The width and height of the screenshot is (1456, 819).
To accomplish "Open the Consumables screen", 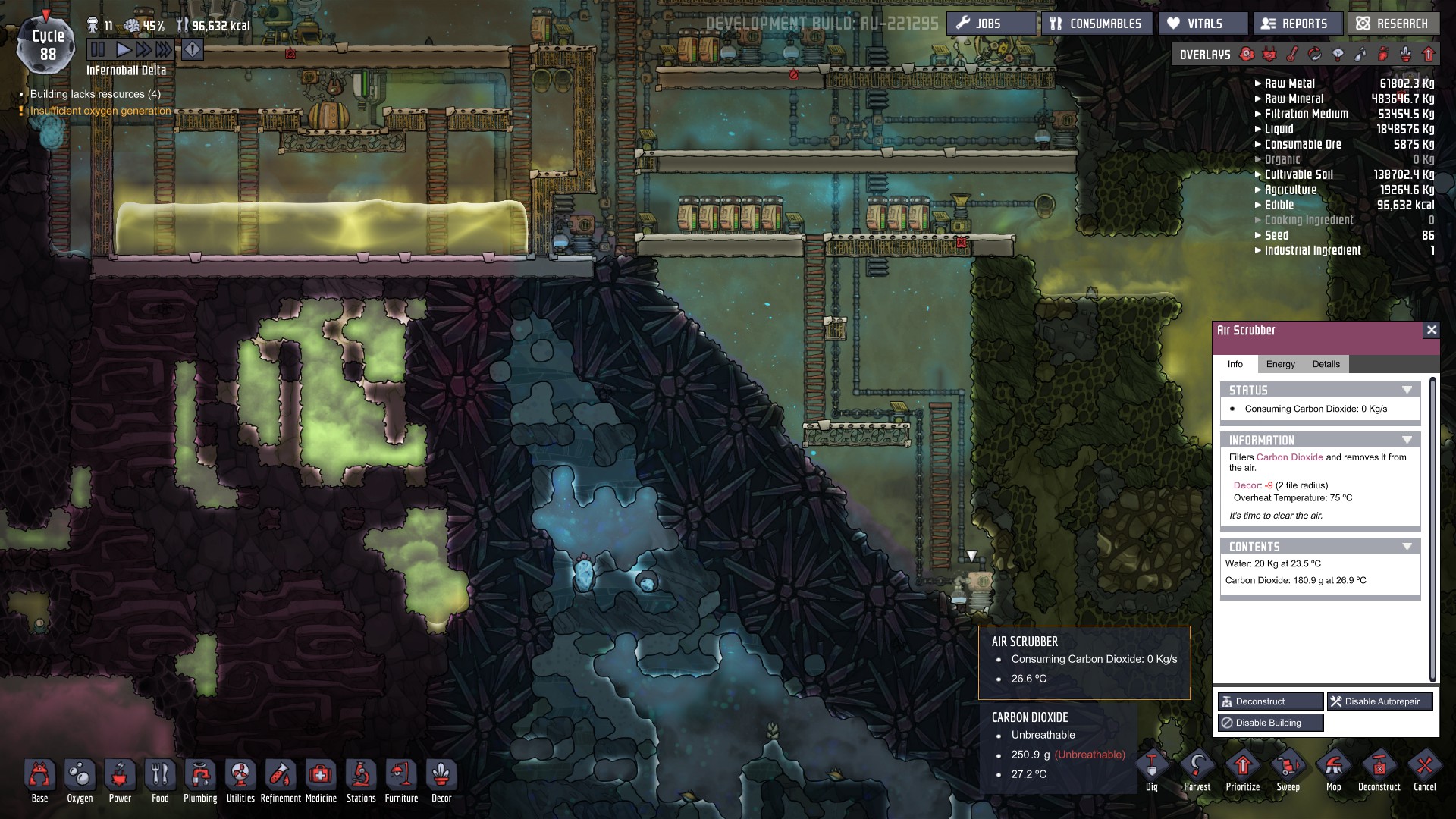I will (x=1097, y=24).
